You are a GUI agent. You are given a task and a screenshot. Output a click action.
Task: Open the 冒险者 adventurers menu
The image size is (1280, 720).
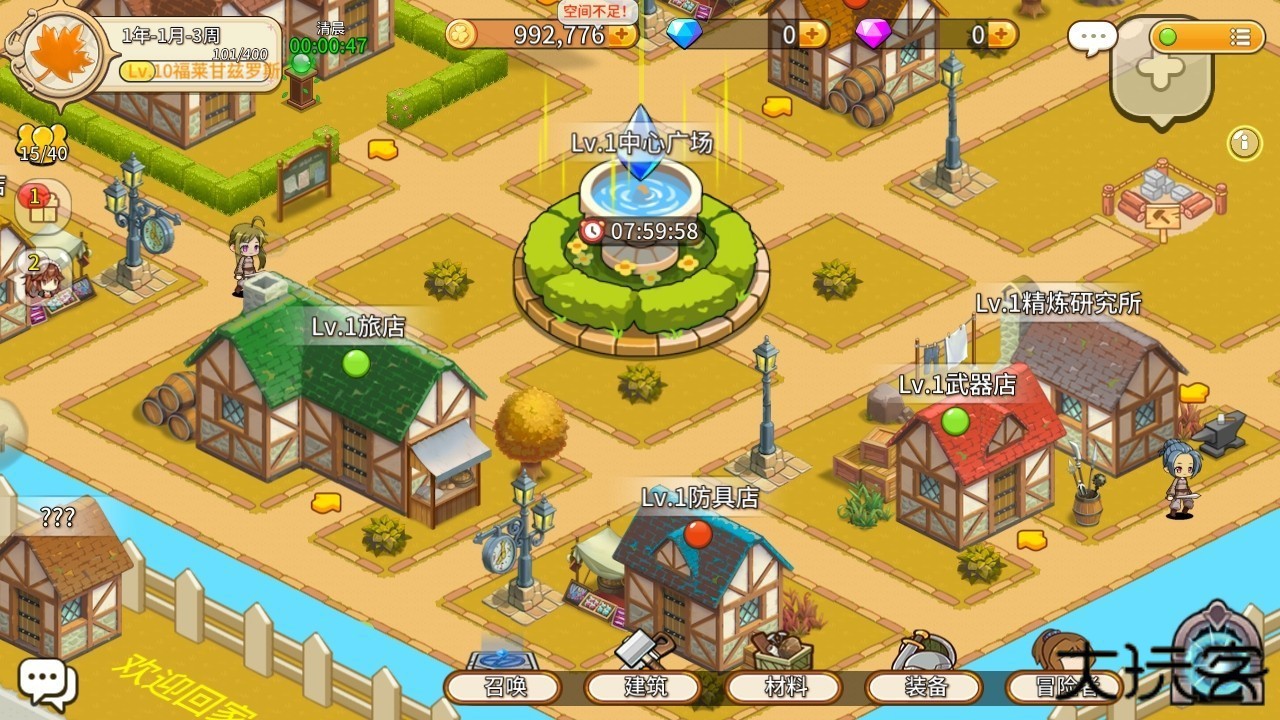(x=1064, y=687)
